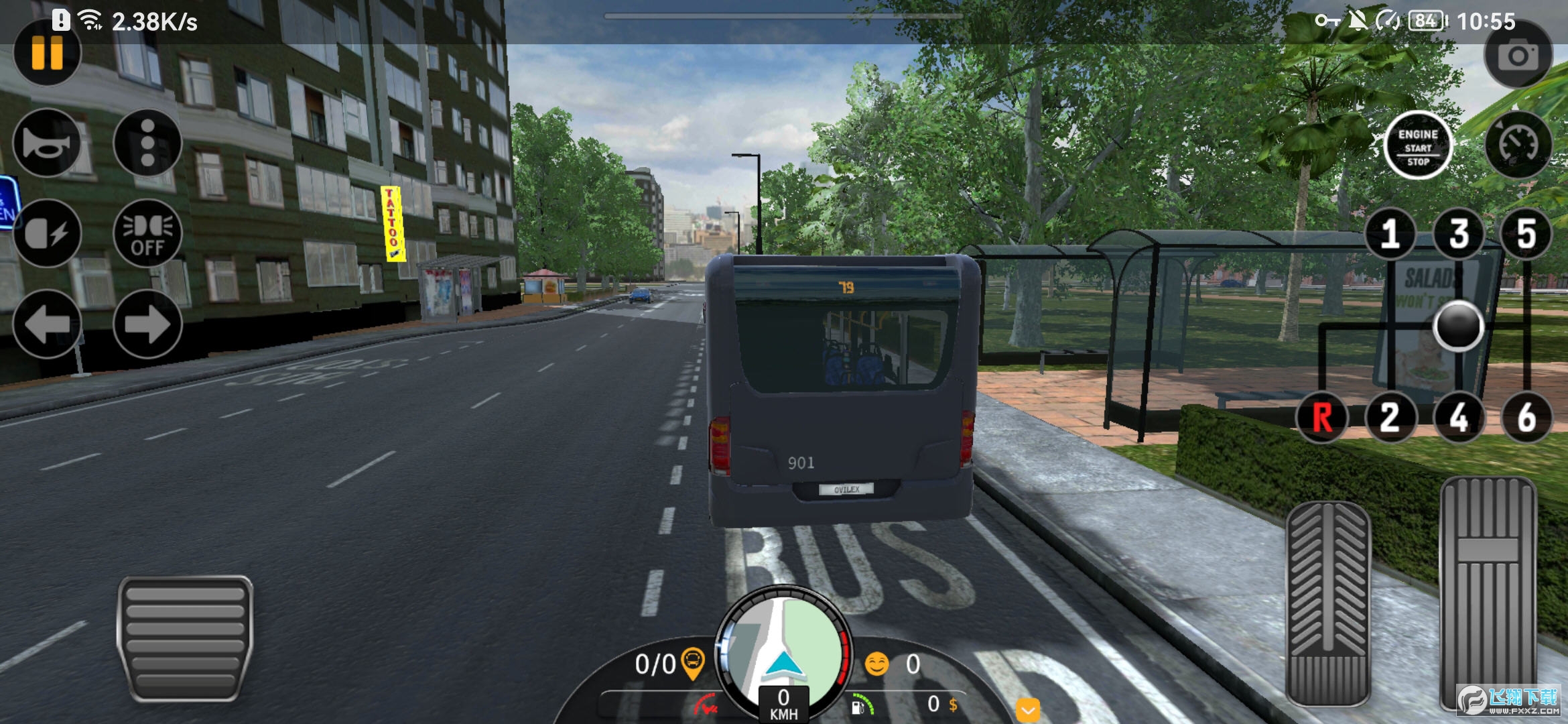The height and width of the screenshot is (724, 1568).
Task: Toggle the Engine Start Stop button
Action: 1418,145
